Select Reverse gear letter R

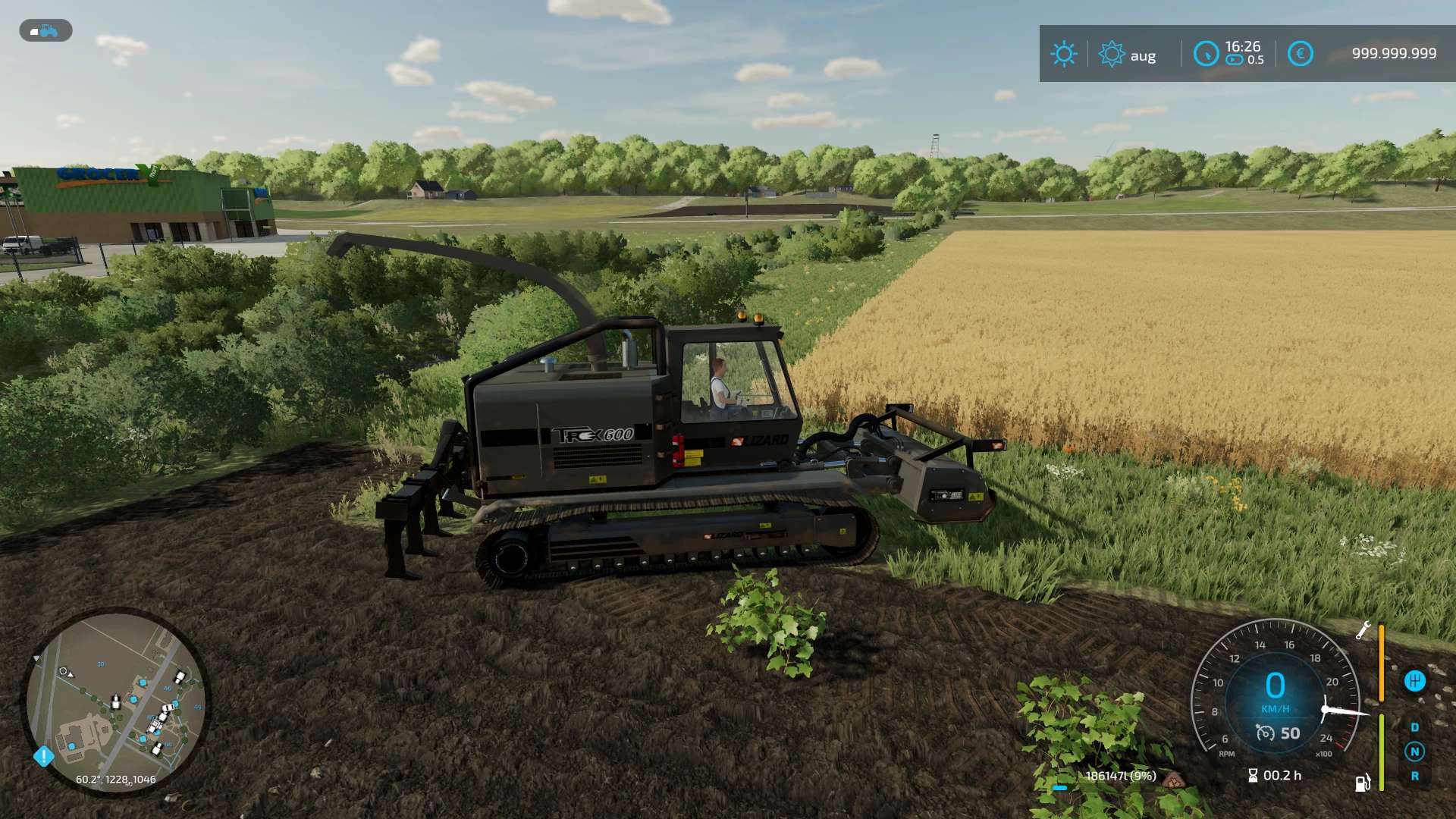(1414, 777)
